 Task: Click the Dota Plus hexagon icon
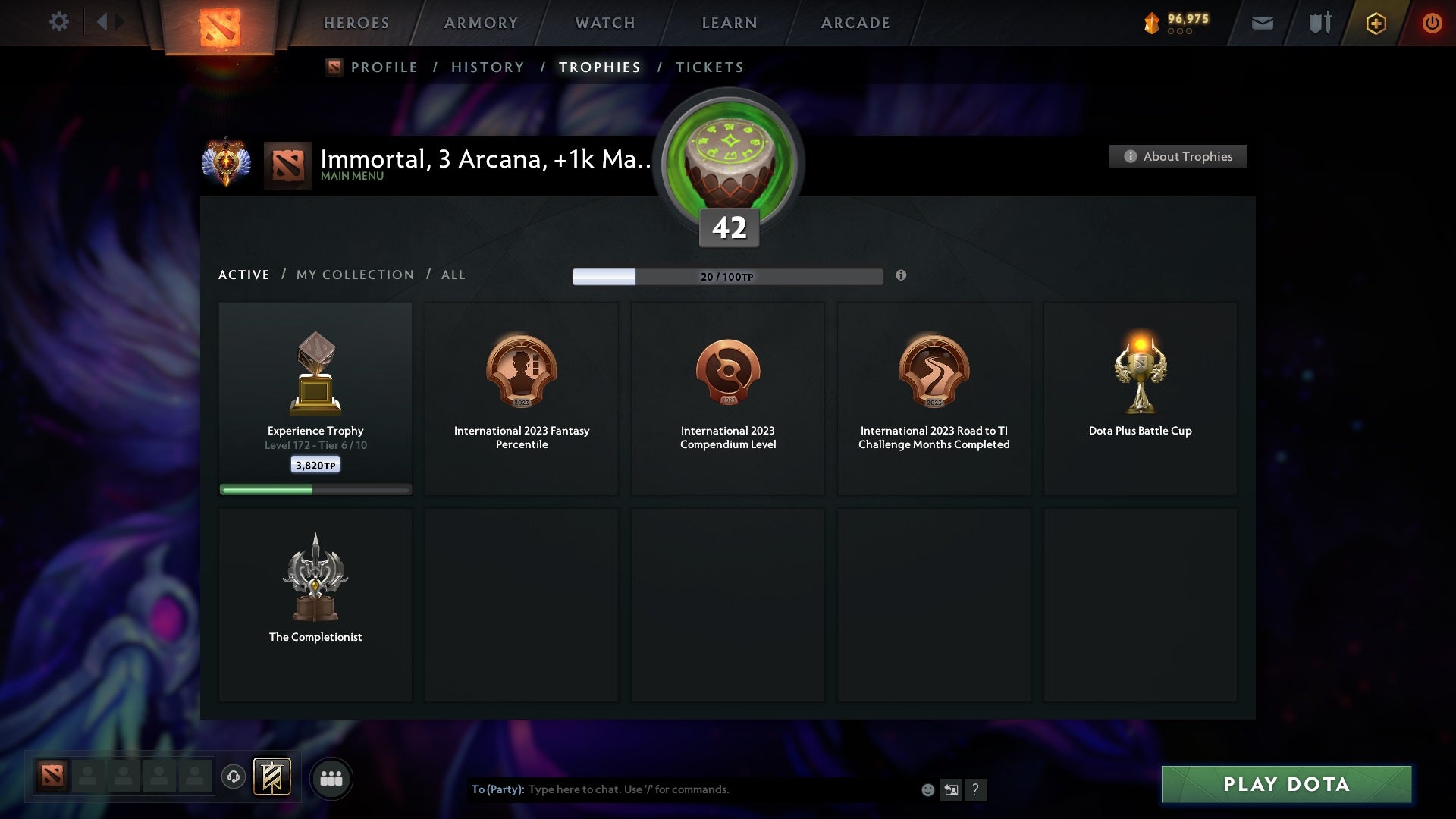tap(1375, 23)
